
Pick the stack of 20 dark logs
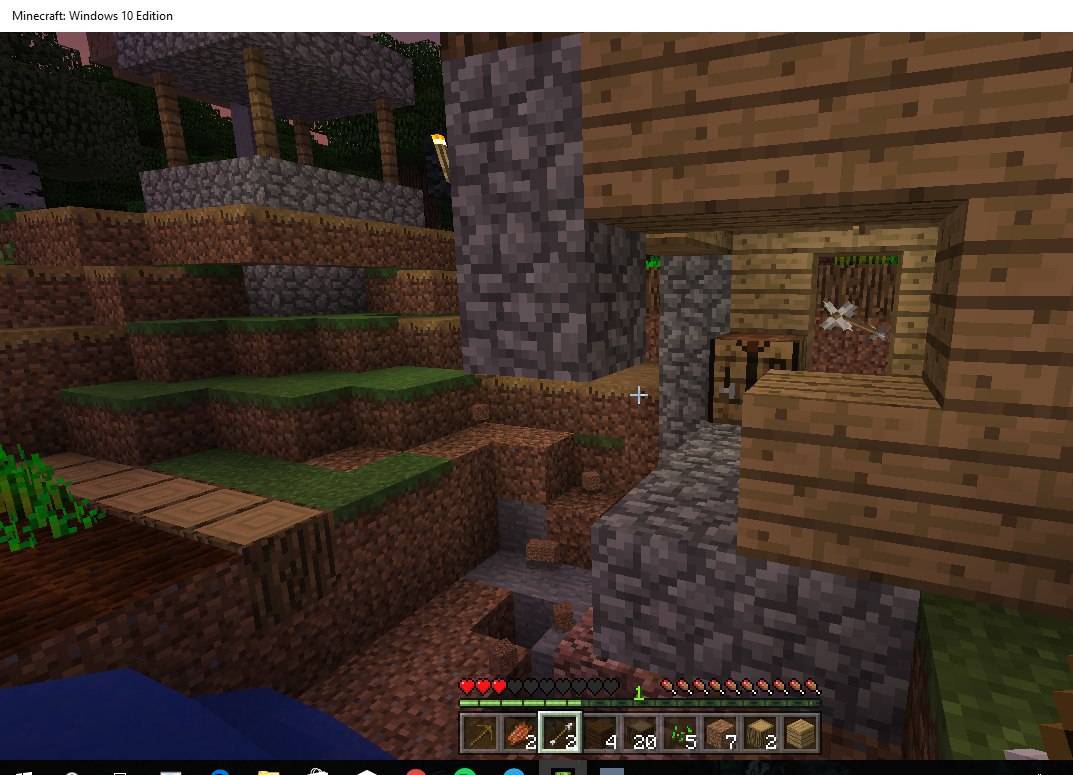click(640, 733)
